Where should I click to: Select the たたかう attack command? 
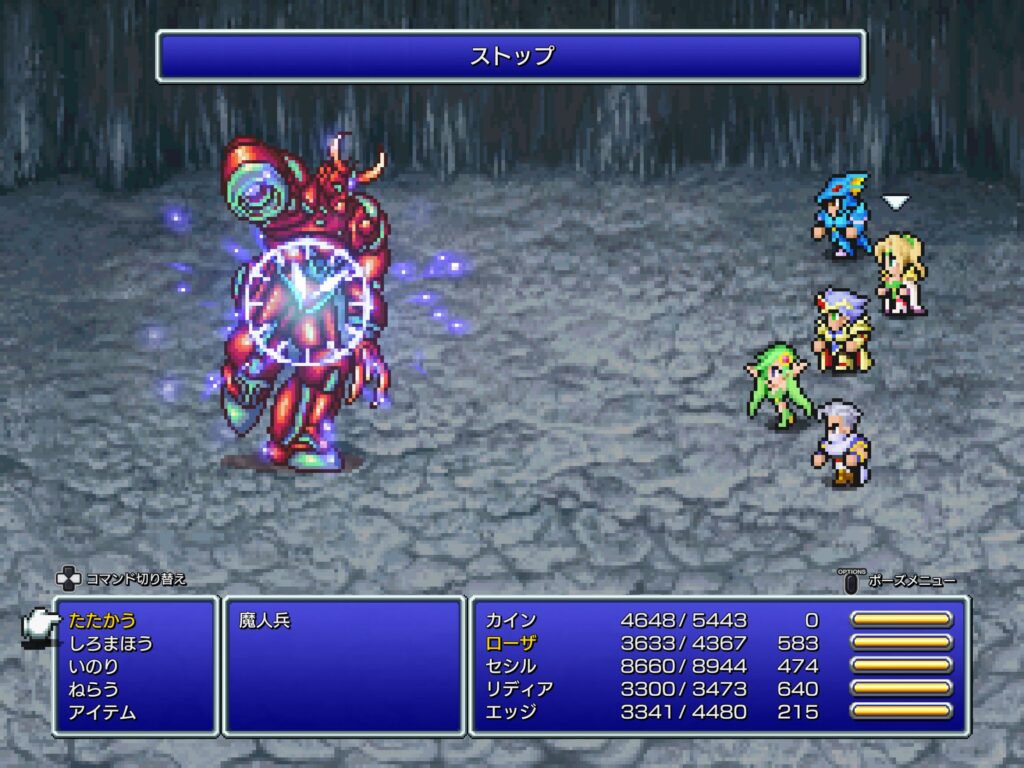click(102, 620)
